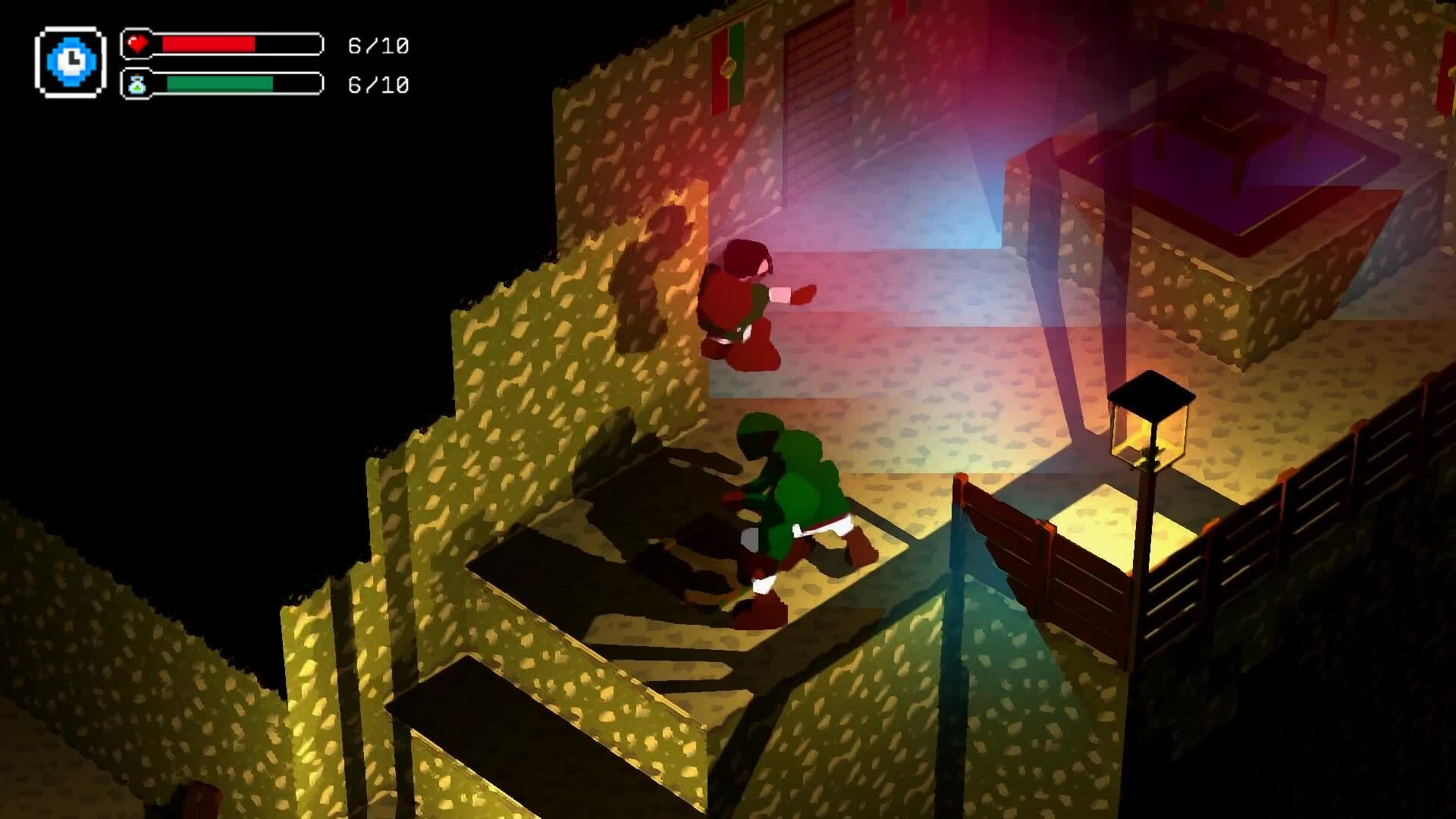Click the clock face within the item slot
This screenshot has height=819, width=1456.
70,62
